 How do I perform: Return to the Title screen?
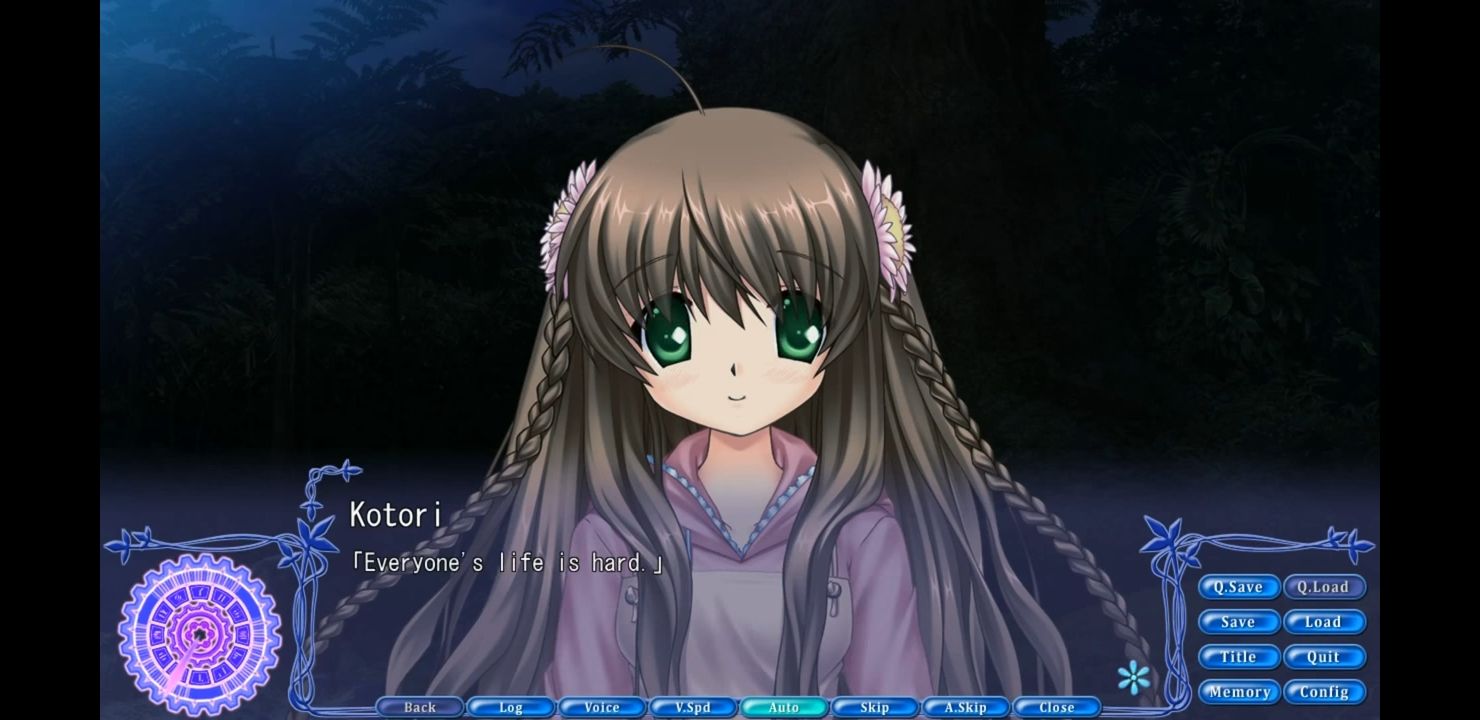point(1238,657)
